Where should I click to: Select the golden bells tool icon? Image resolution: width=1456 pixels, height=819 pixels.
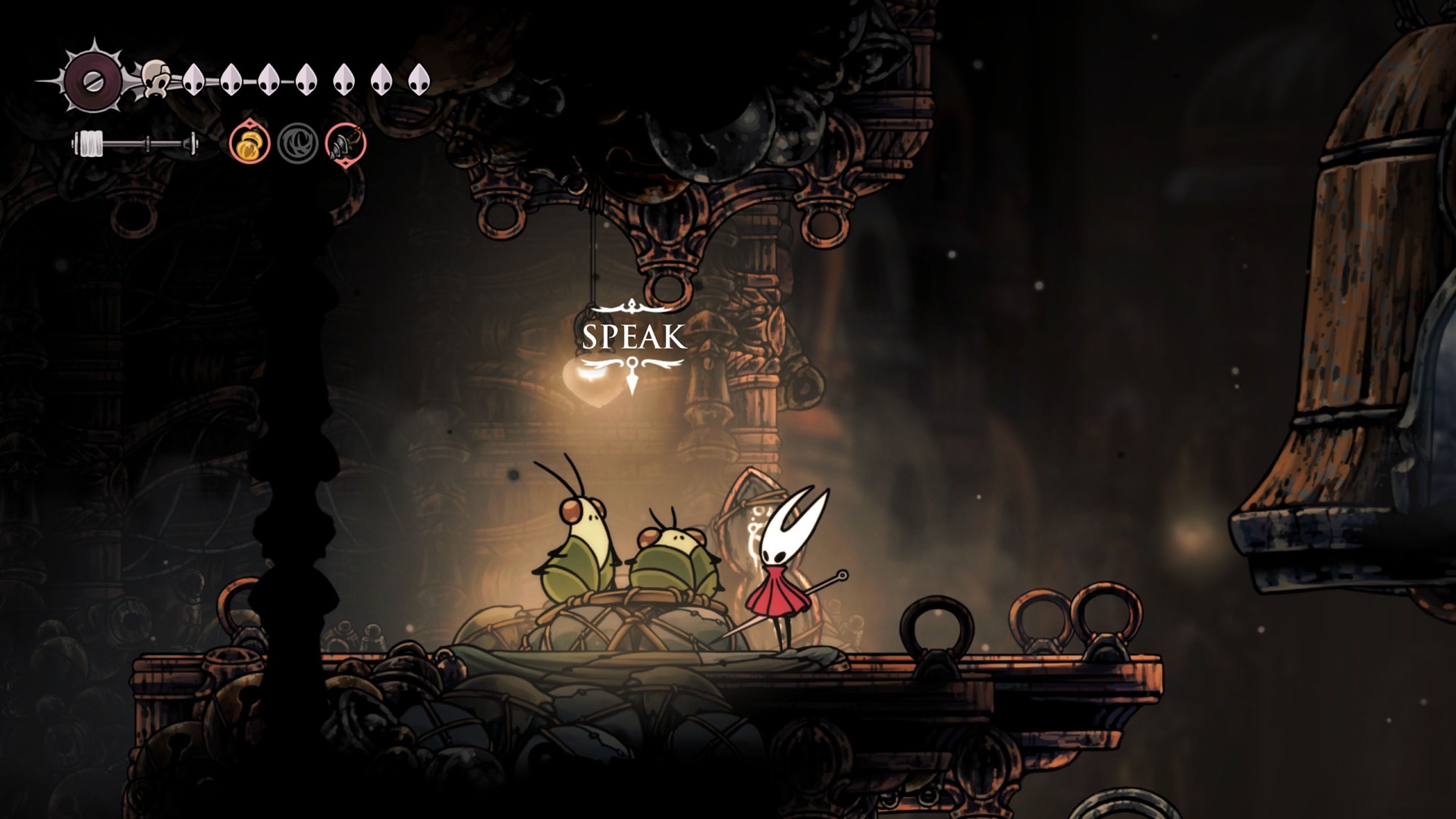coord(250,143)
